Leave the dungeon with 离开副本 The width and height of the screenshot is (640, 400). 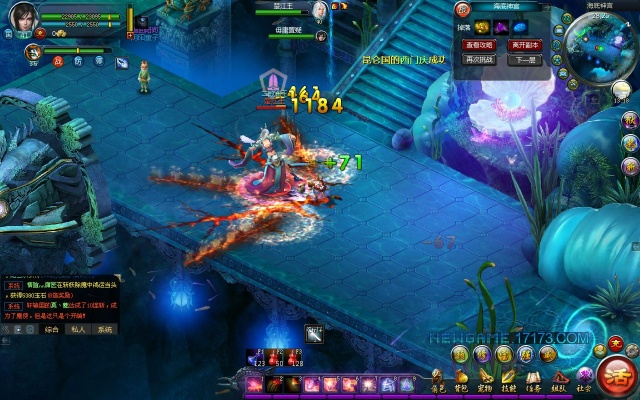tap(525, 45)
